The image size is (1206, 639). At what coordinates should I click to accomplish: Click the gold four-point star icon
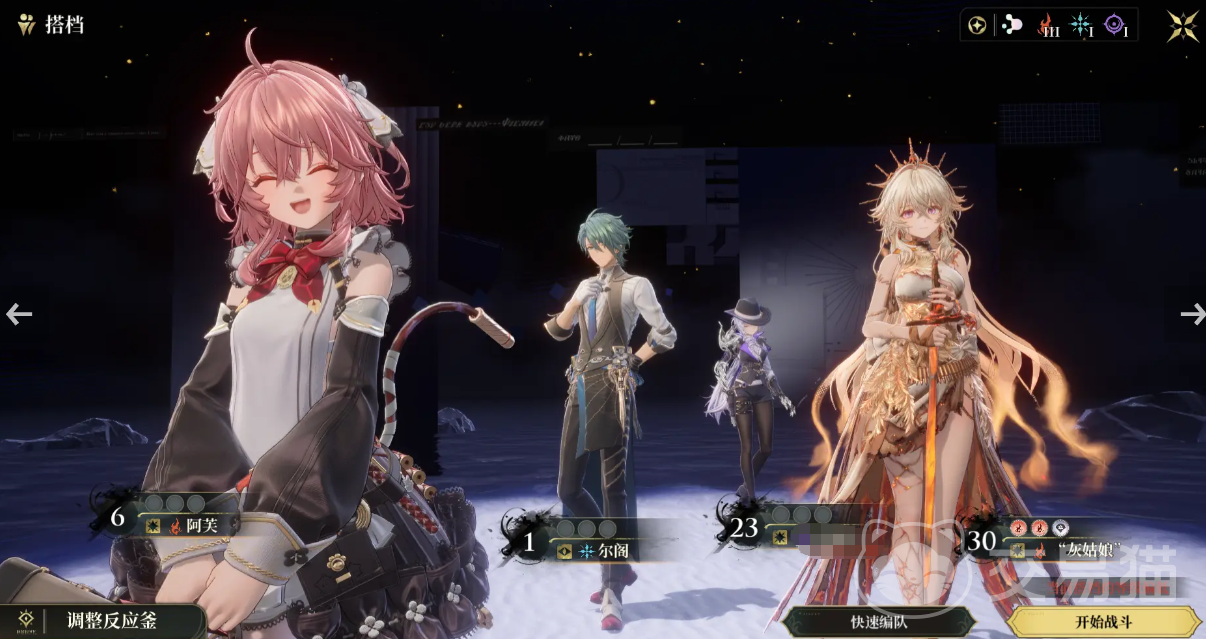pyautogui.click(x=1182, y=26)
